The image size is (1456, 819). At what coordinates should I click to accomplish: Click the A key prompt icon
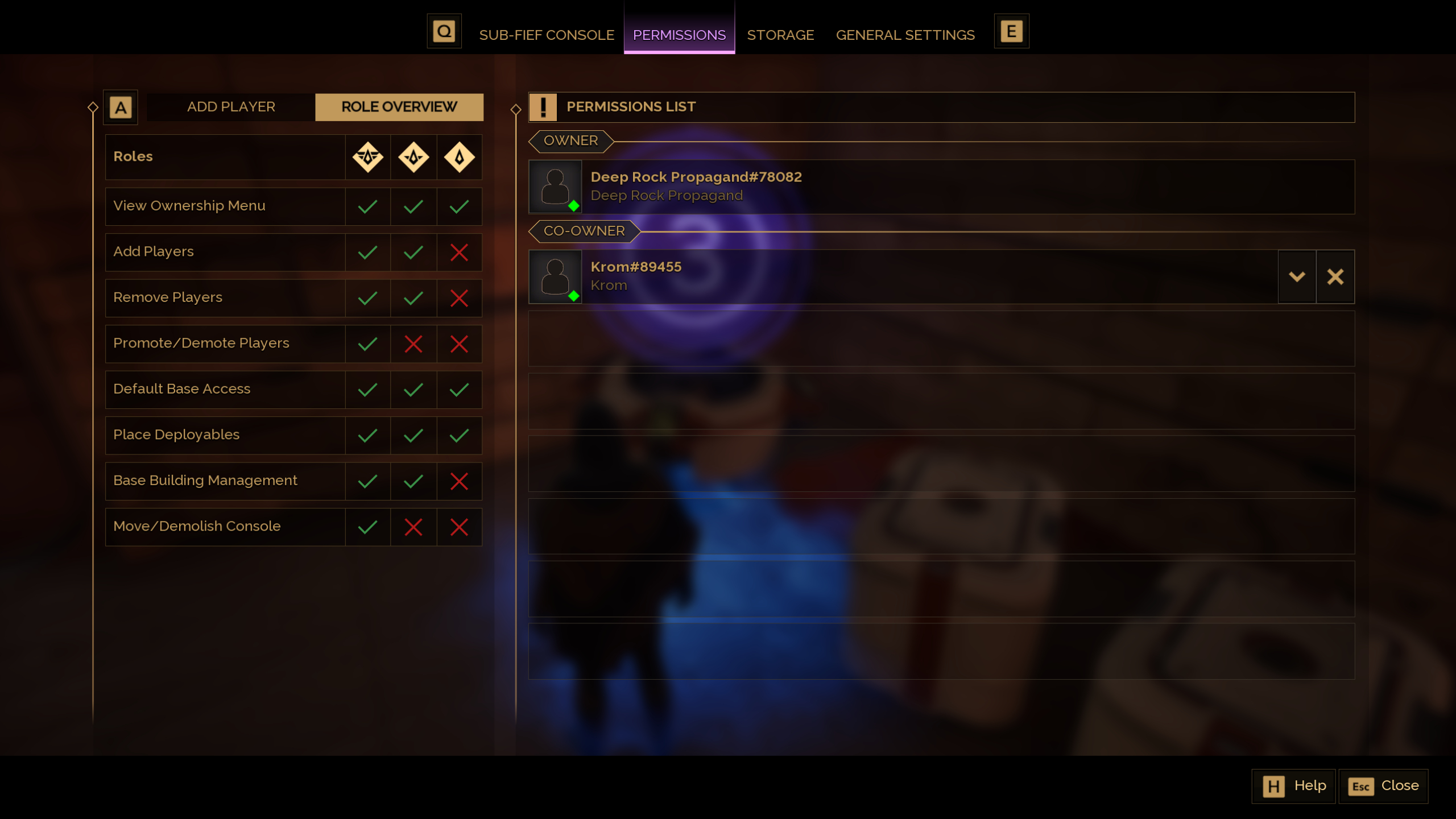(x=120, y=106)
